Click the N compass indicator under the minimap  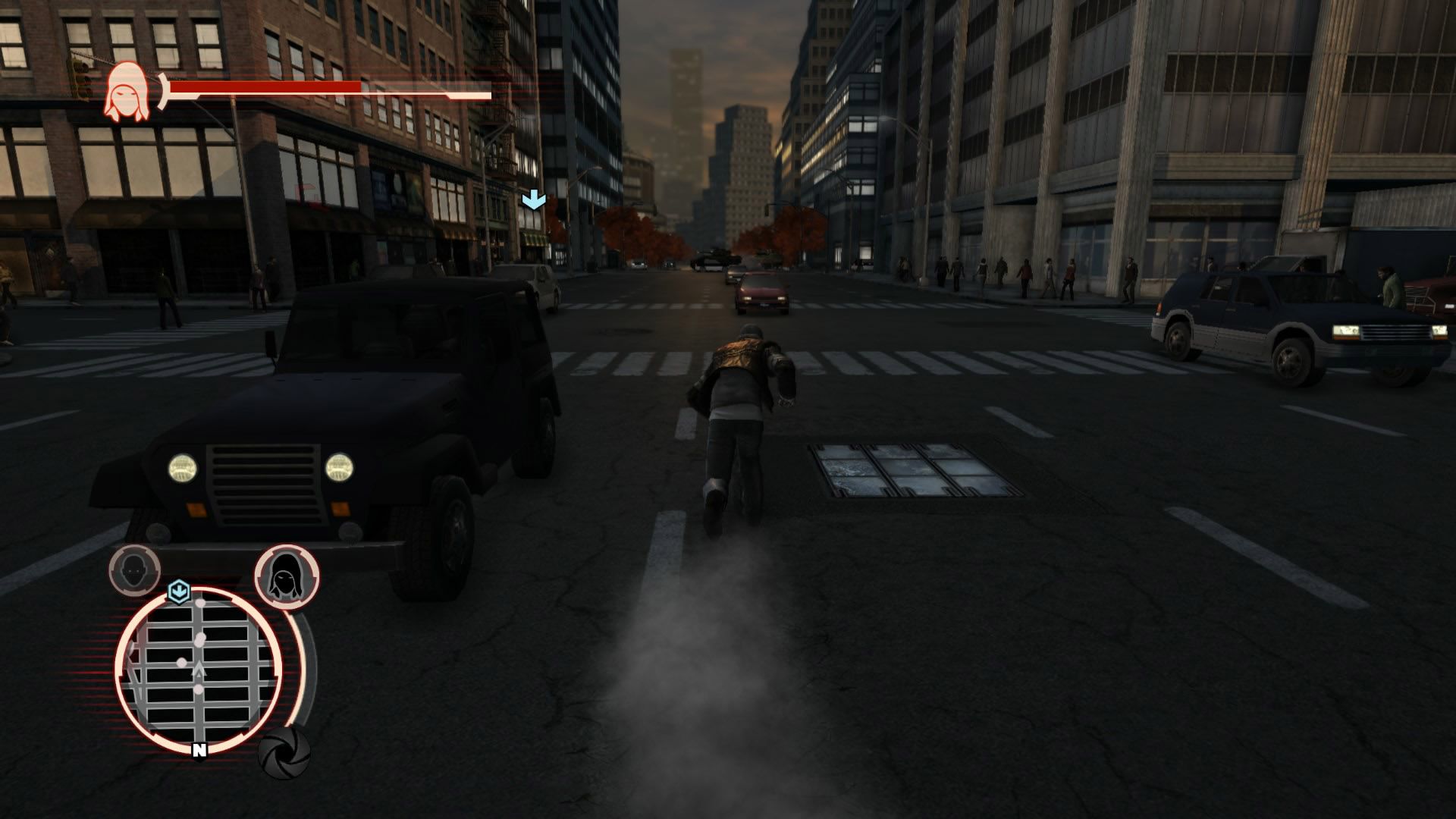pyautogui.click(x=199, y=750)
